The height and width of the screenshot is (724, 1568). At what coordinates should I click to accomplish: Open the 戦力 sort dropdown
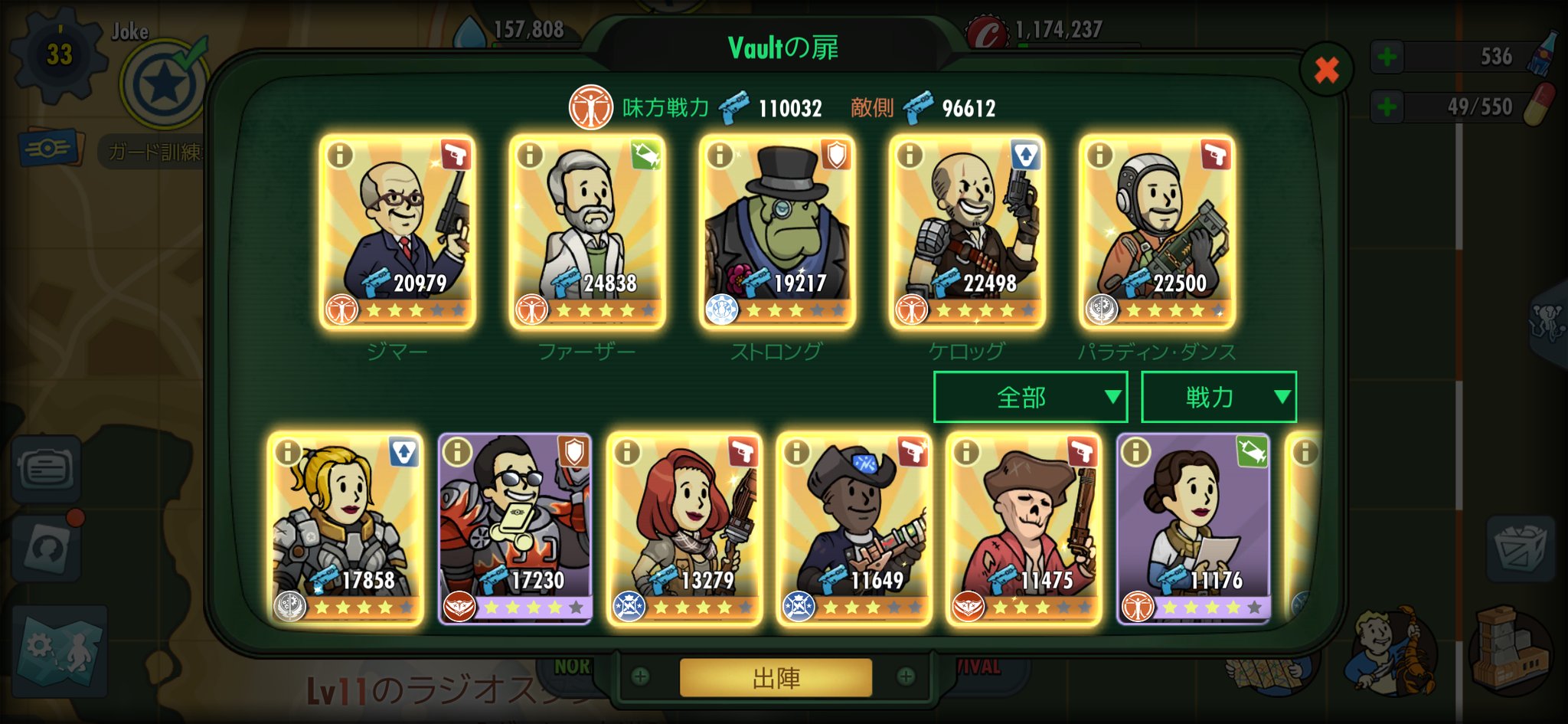click(x=1218, y=397)
